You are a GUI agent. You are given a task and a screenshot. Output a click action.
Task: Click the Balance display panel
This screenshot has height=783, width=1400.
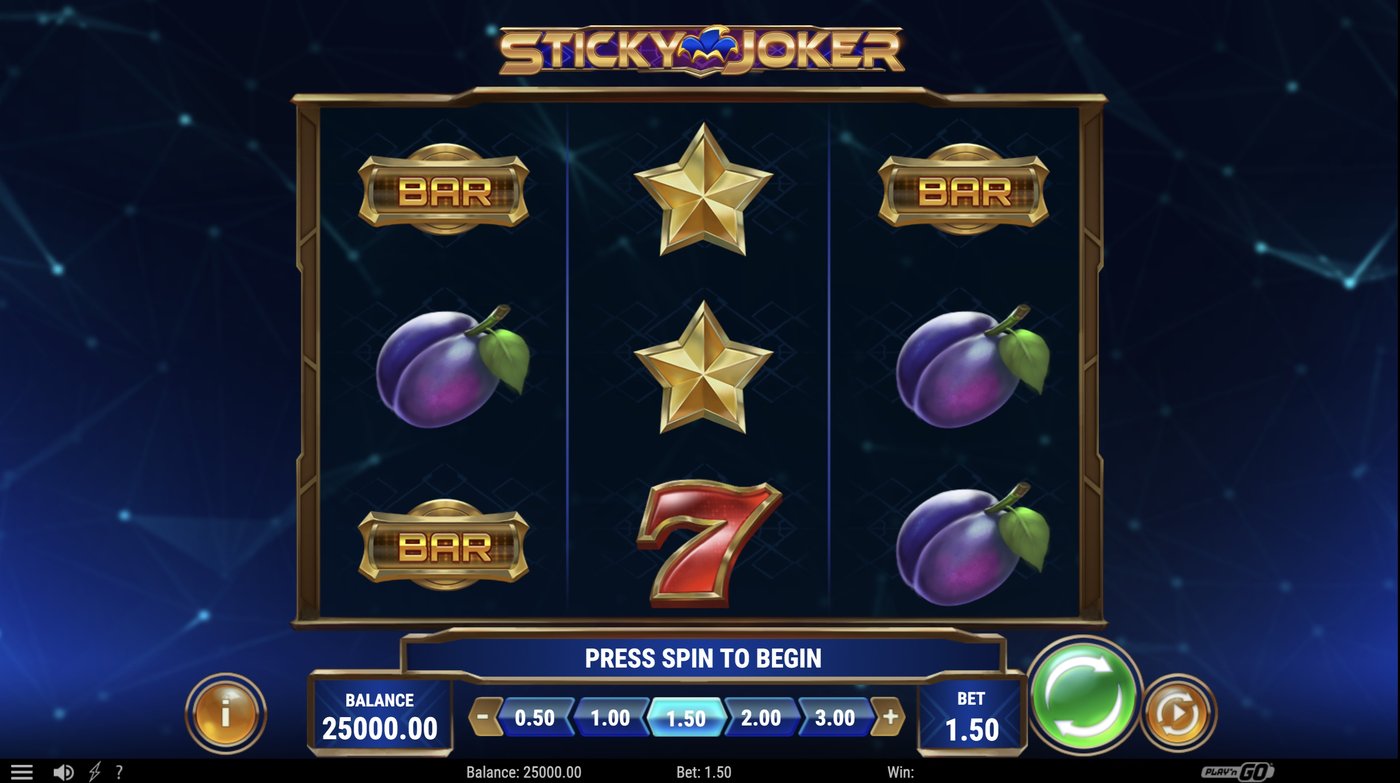pyautogui.click(x=380, y=713)
